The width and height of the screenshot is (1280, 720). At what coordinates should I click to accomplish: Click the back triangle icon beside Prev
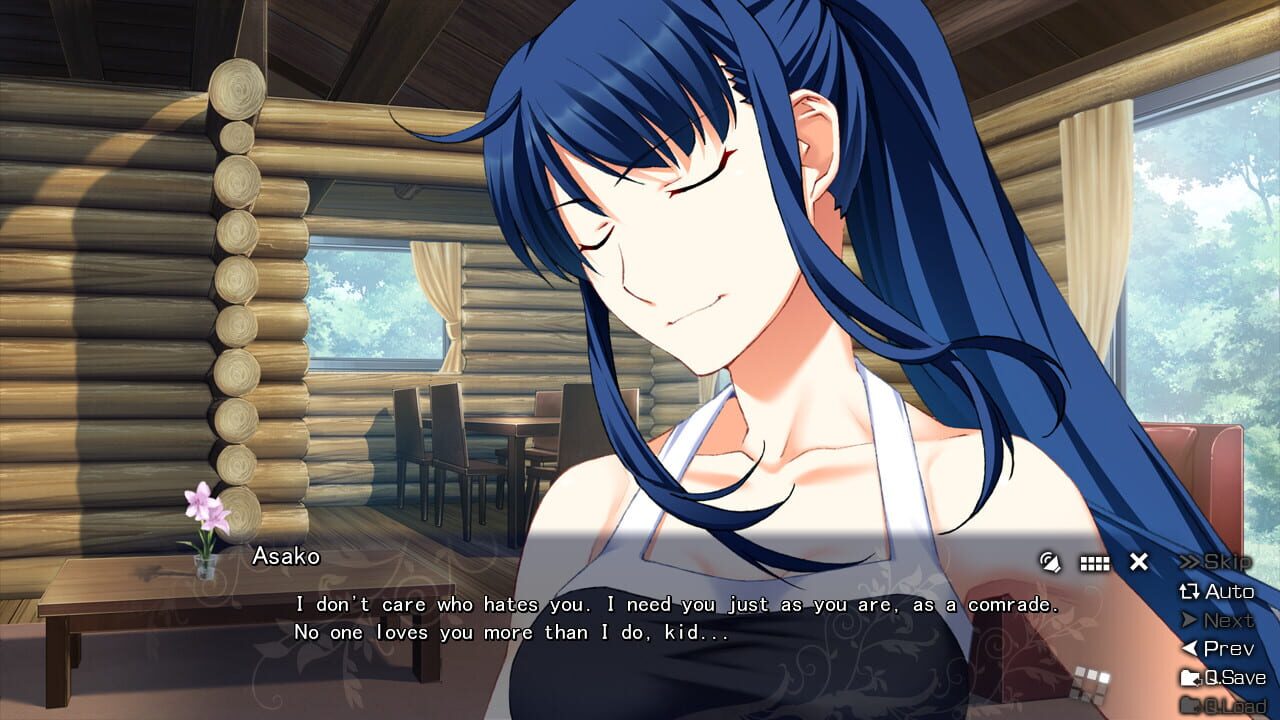coord(1189,647)
